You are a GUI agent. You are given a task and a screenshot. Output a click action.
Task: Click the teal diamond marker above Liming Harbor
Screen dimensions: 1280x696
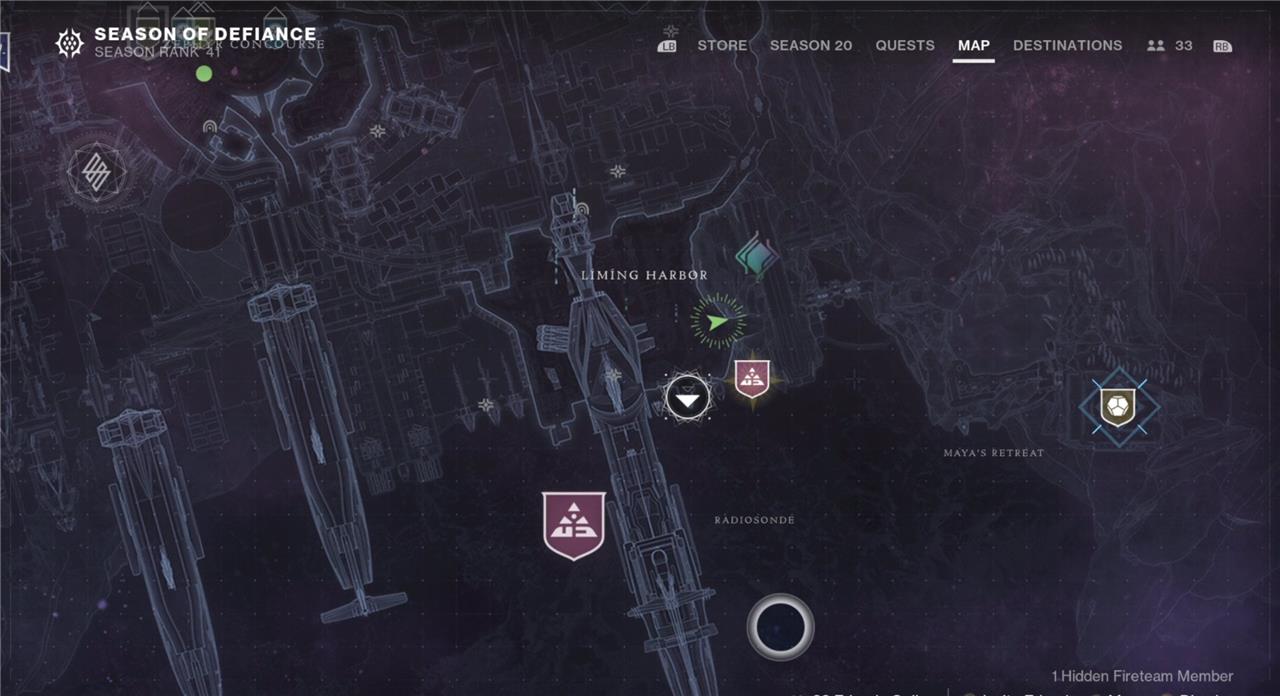(757, 255)
